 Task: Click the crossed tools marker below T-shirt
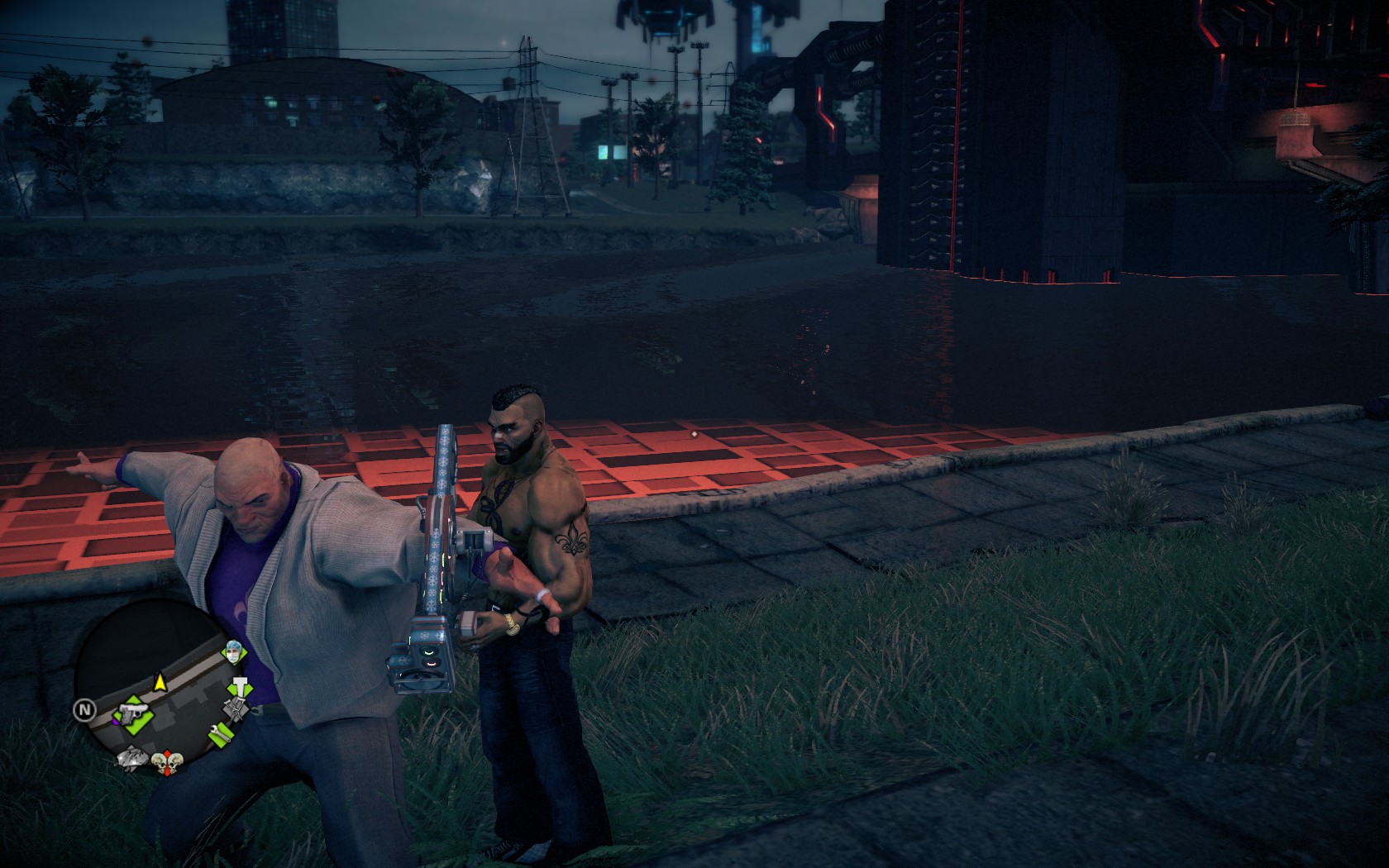(234, 708)
